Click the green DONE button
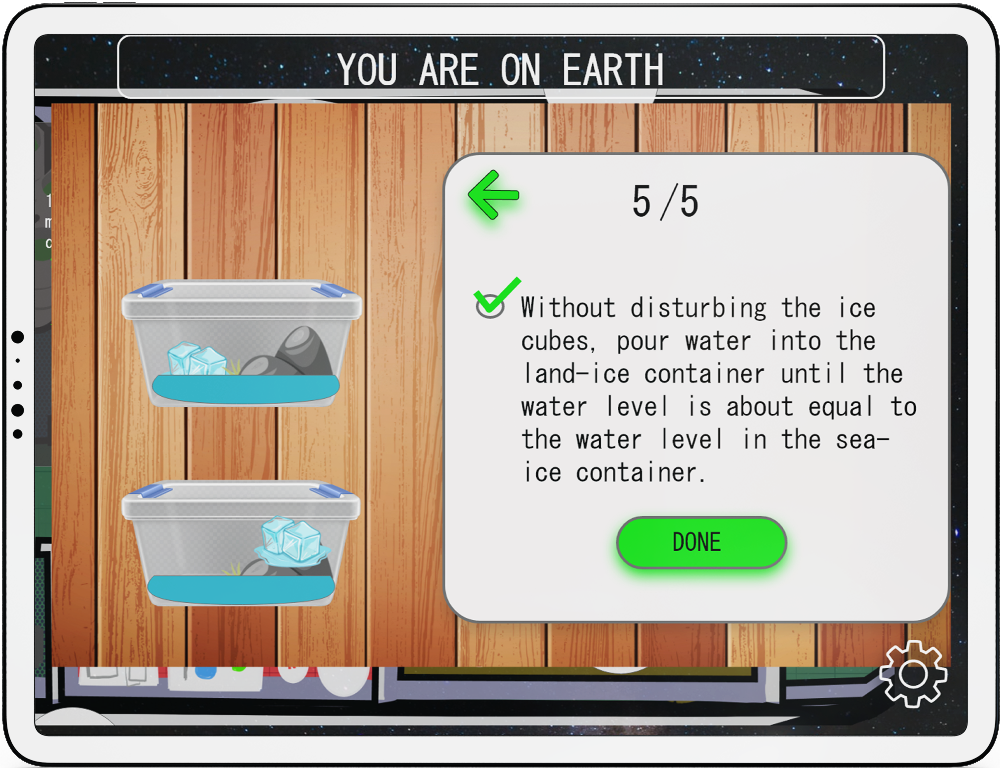The height and width of the screenshot is (768, 1000). [701, 543]
